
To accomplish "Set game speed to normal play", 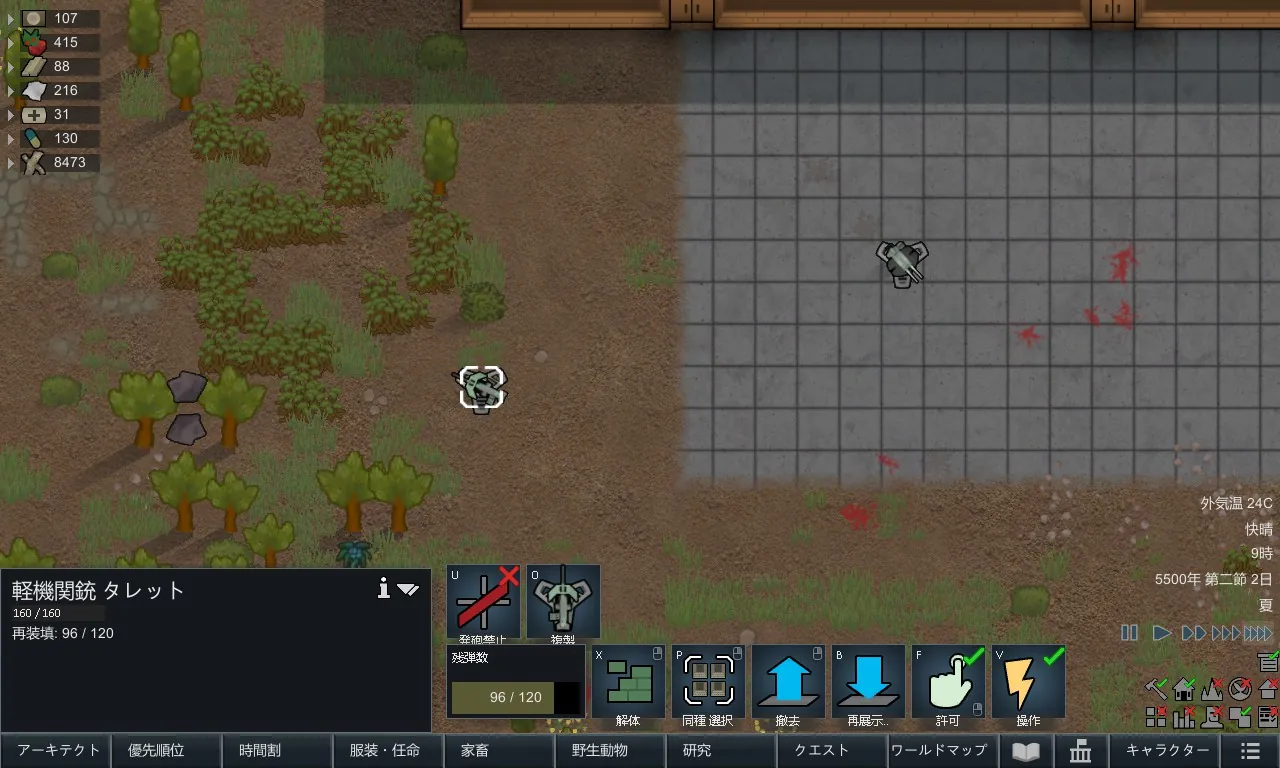I will point(1161,633).
